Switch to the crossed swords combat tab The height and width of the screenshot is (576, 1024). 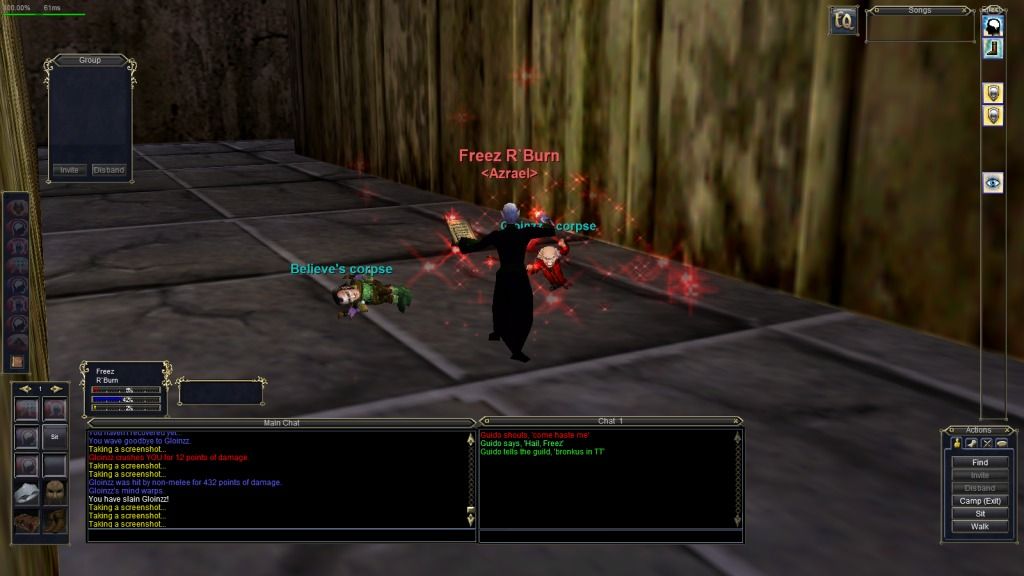[x=987, y=443]
